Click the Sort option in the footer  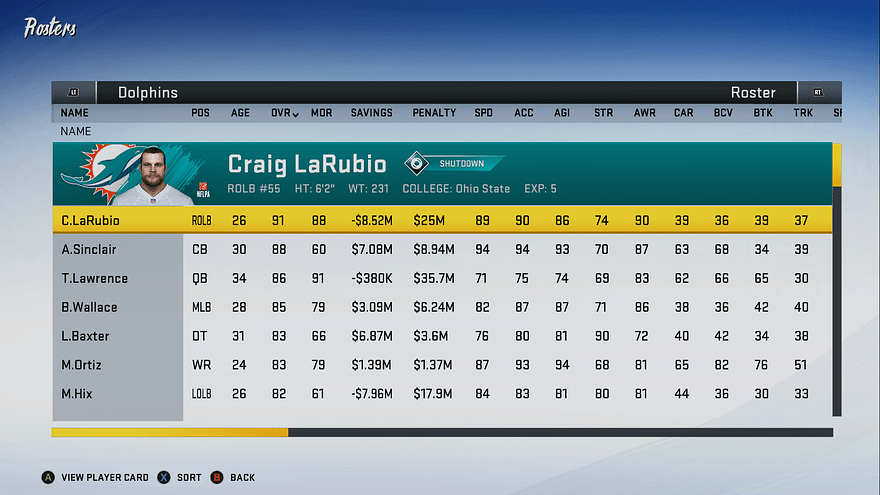point(181,478)
